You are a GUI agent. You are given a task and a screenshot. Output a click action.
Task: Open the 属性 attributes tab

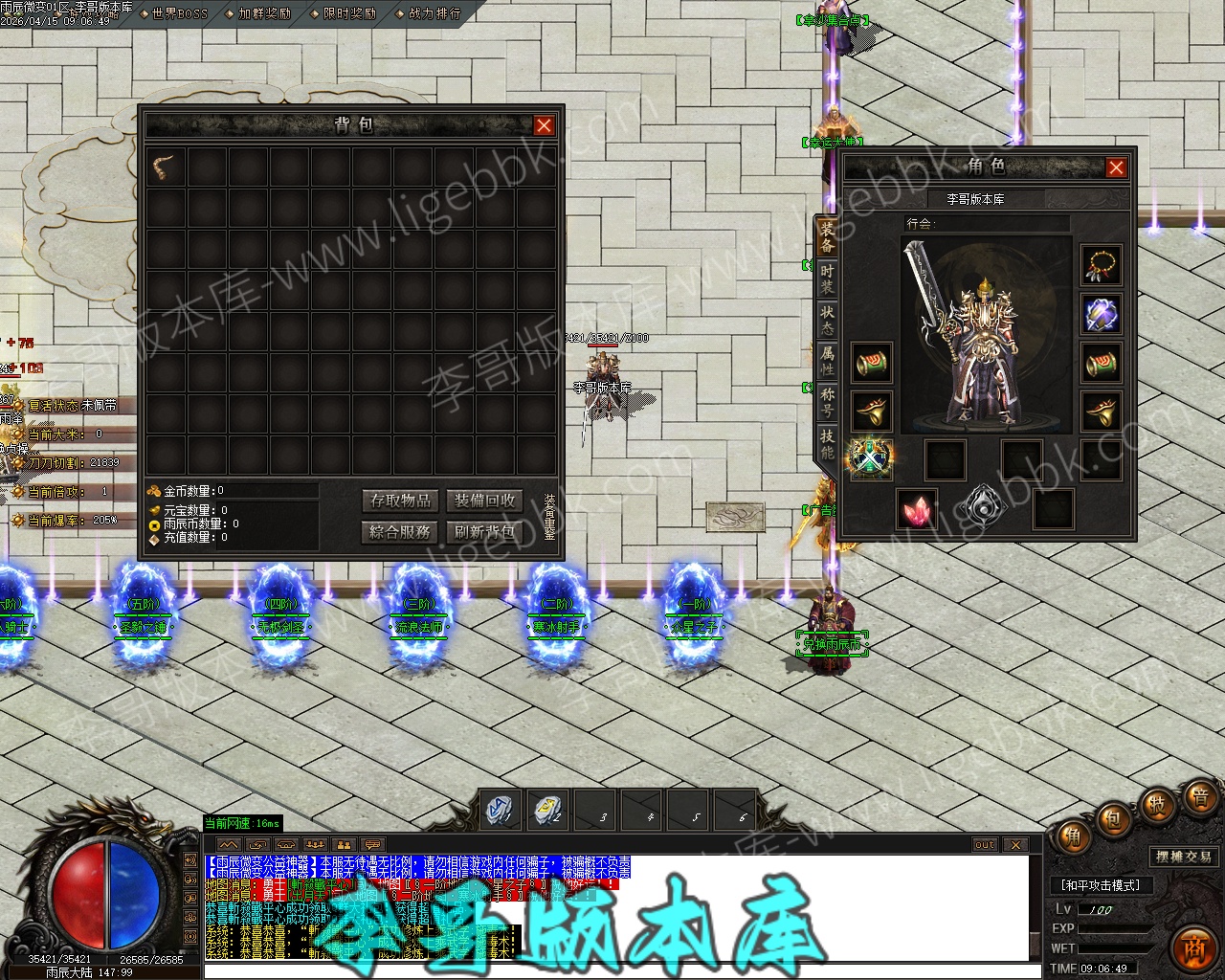pyautogui.click(x=827, y=361)
